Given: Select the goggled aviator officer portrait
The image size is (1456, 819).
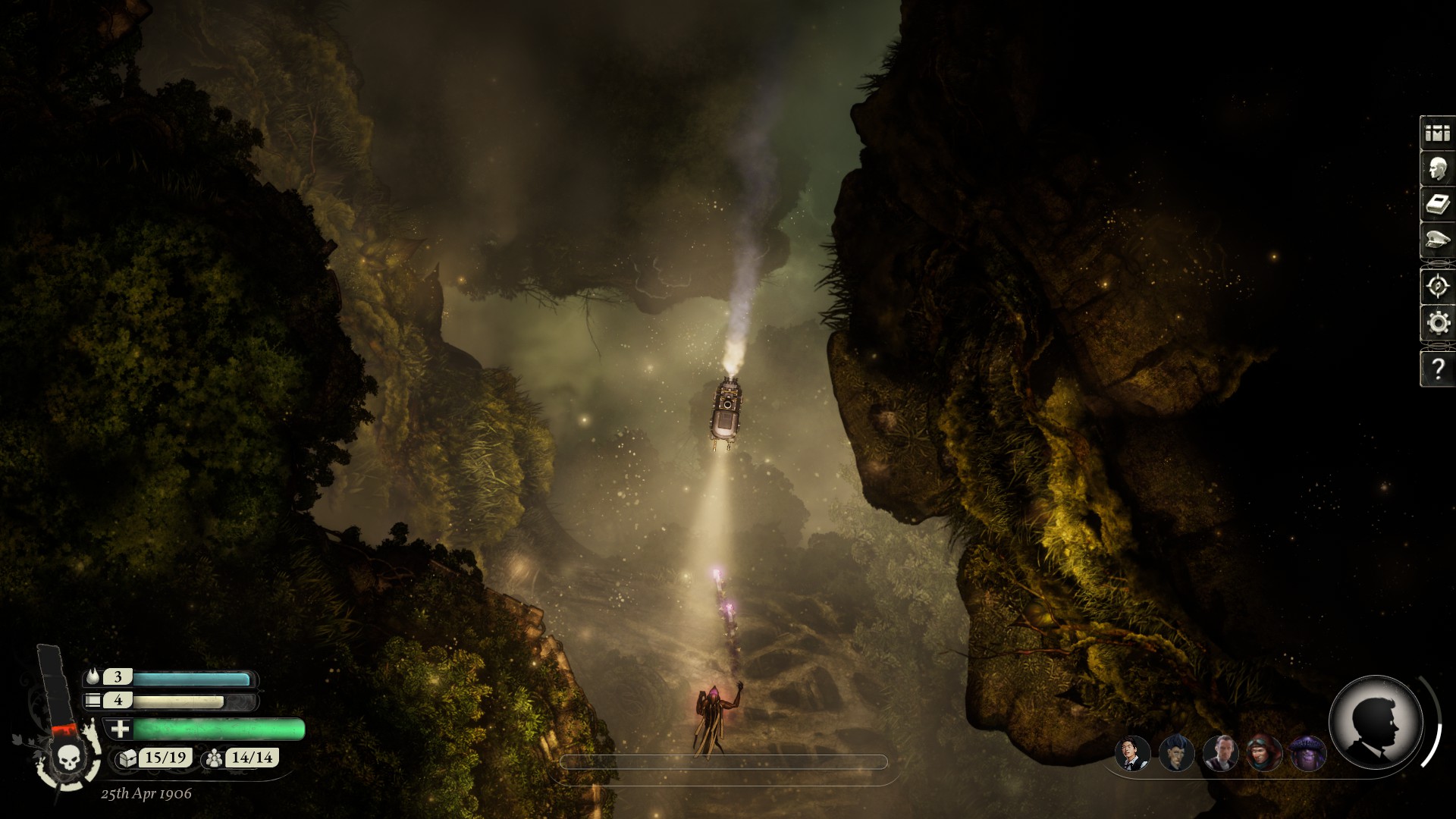Looking at the screenshot, I should [1264, 754].
